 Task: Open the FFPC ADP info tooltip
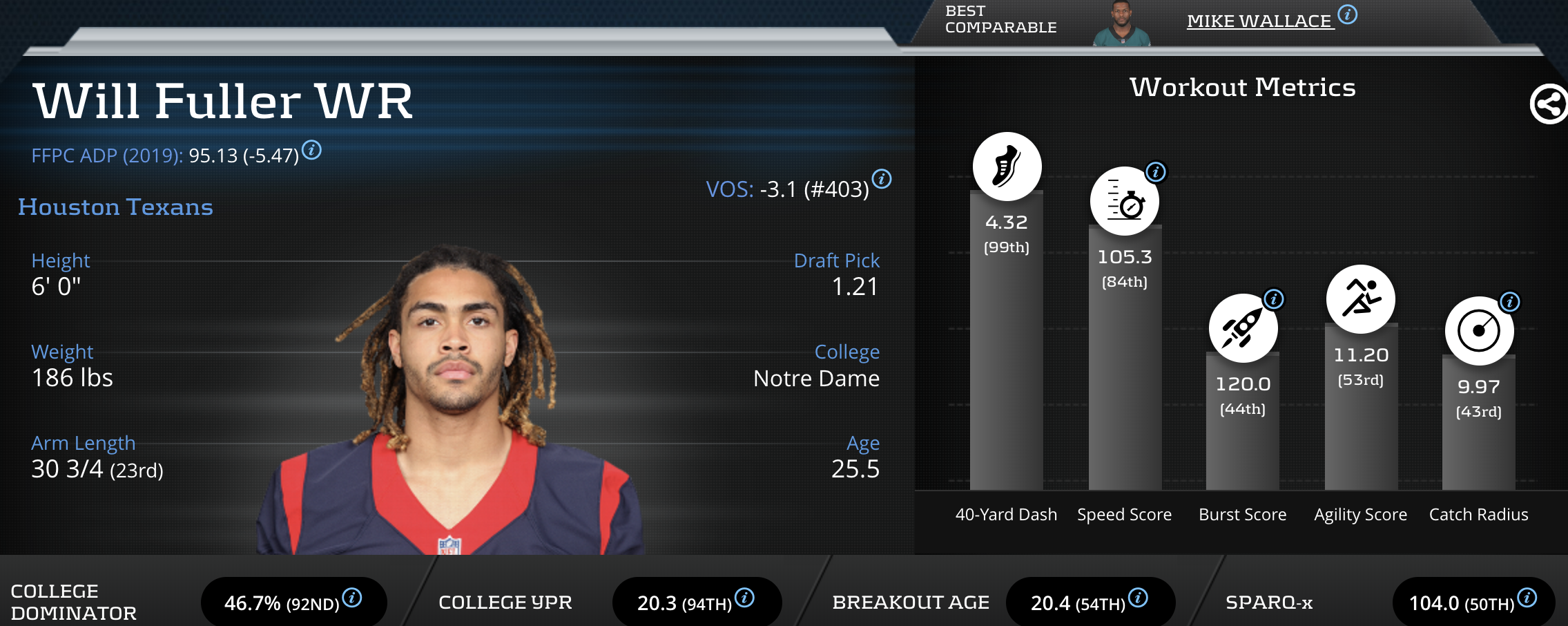pos(312,149)
